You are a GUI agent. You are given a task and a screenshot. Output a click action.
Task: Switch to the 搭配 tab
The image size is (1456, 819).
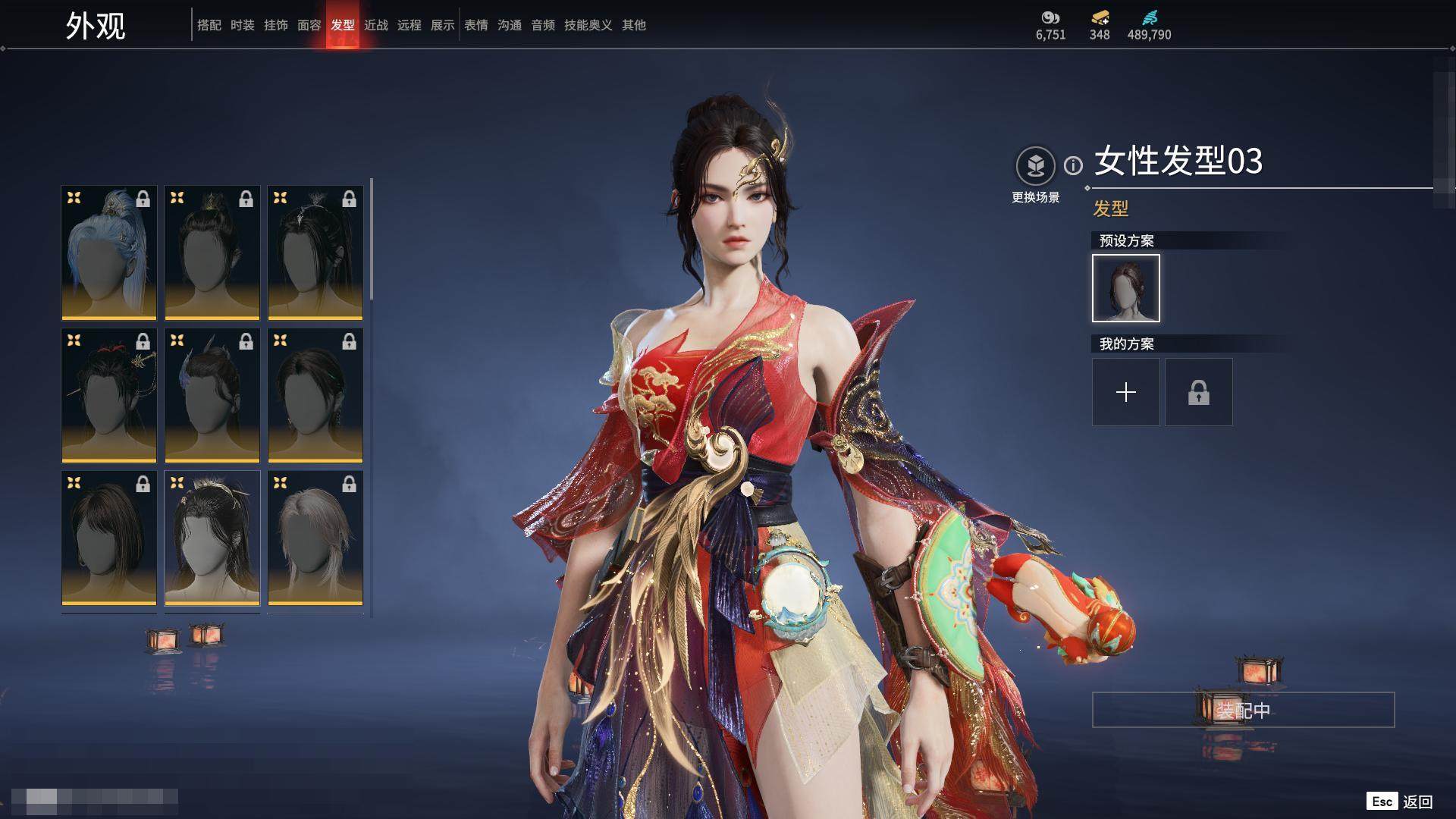209,25
